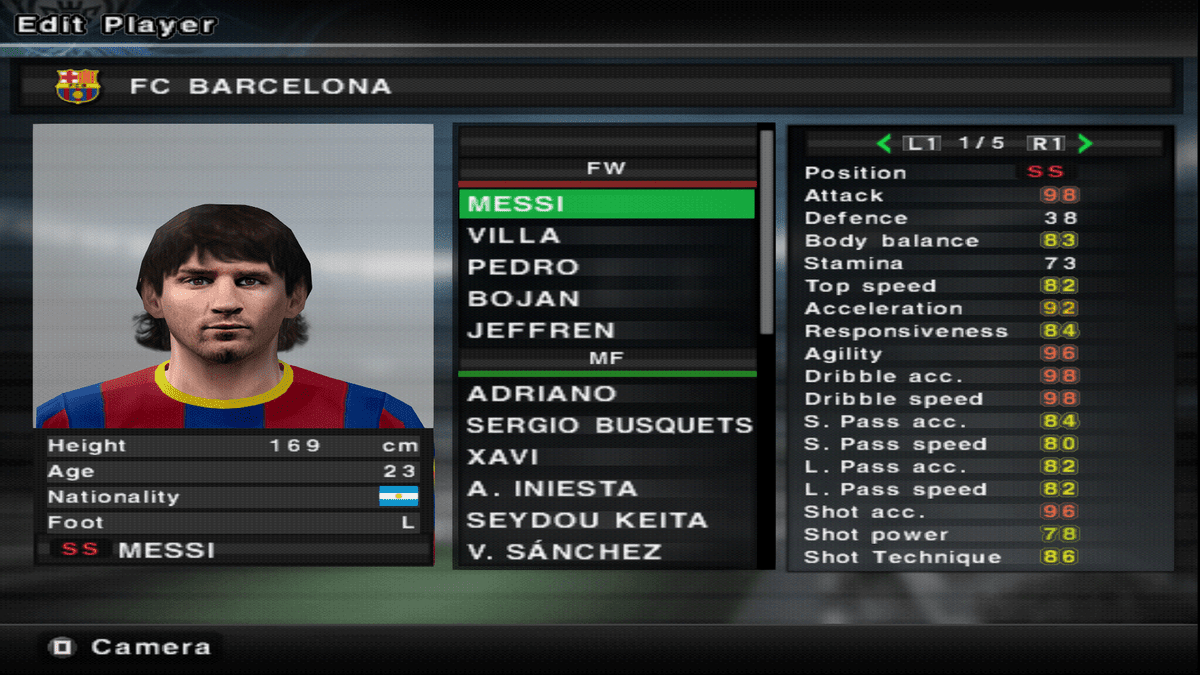Choose SEYDOU KEITA from the list
This screenshot has height=675, width=1200.
pyautogui.click(x=606, y=520)
